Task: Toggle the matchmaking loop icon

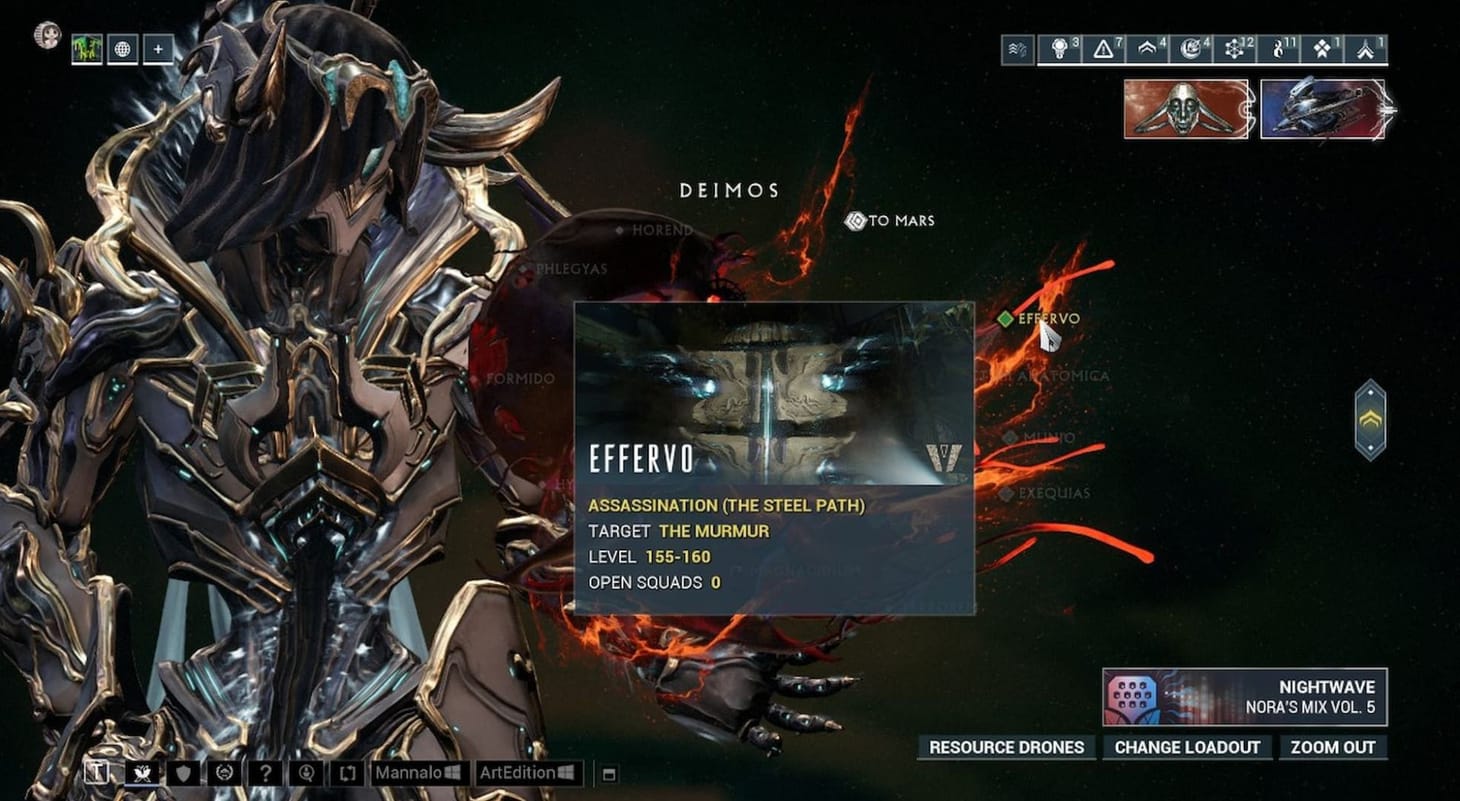Action: point(349,772)
